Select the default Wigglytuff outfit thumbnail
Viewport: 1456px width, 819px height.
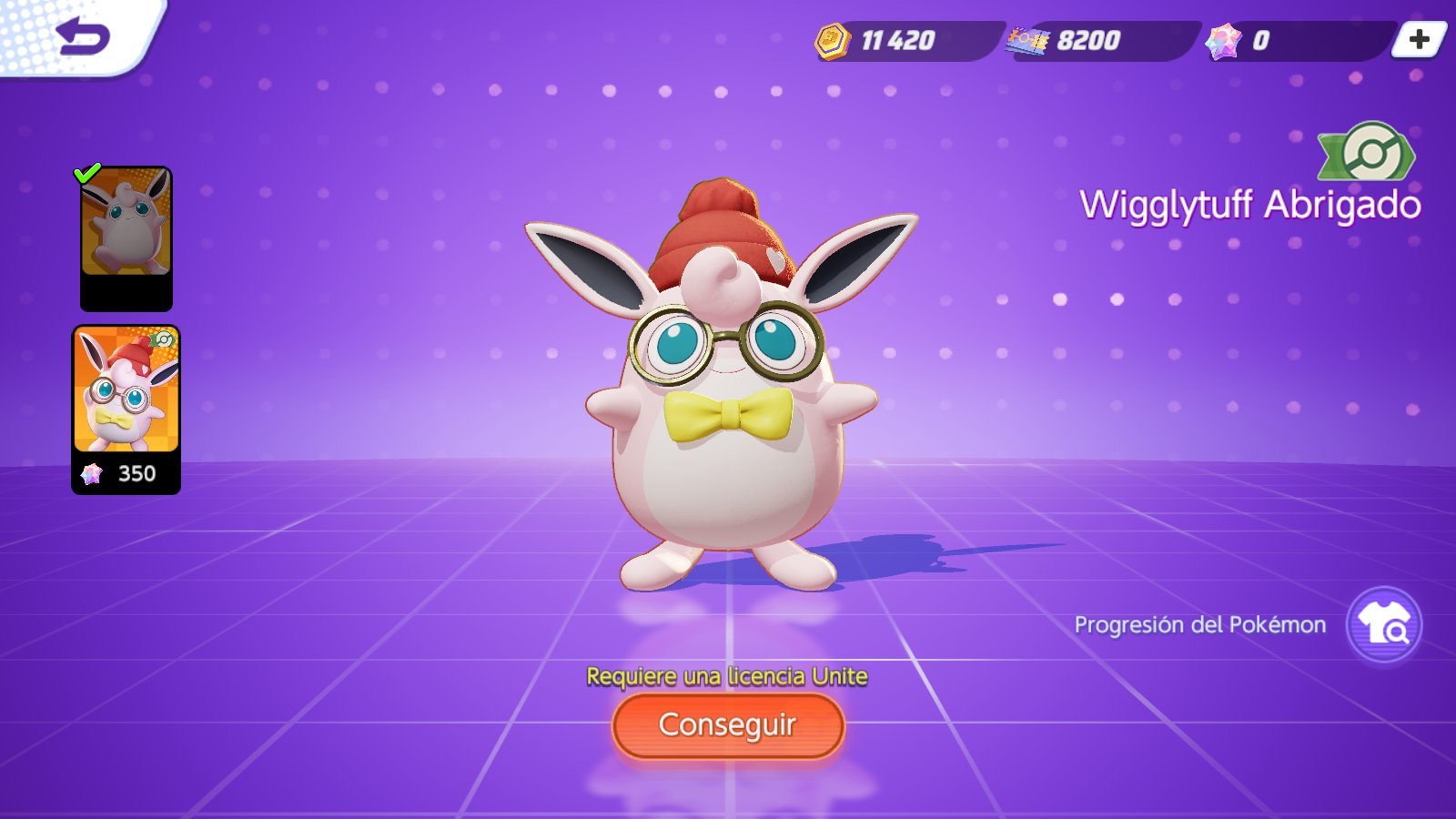click(126, 237)
